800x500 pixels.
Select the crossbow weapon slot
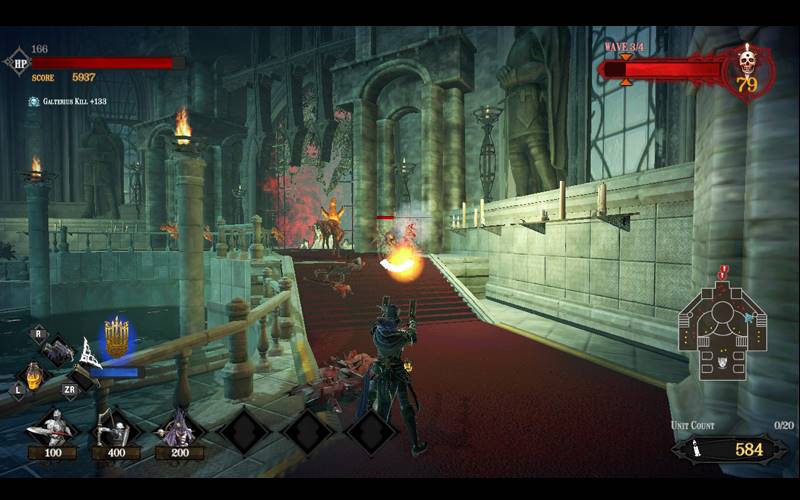point(57,352)
